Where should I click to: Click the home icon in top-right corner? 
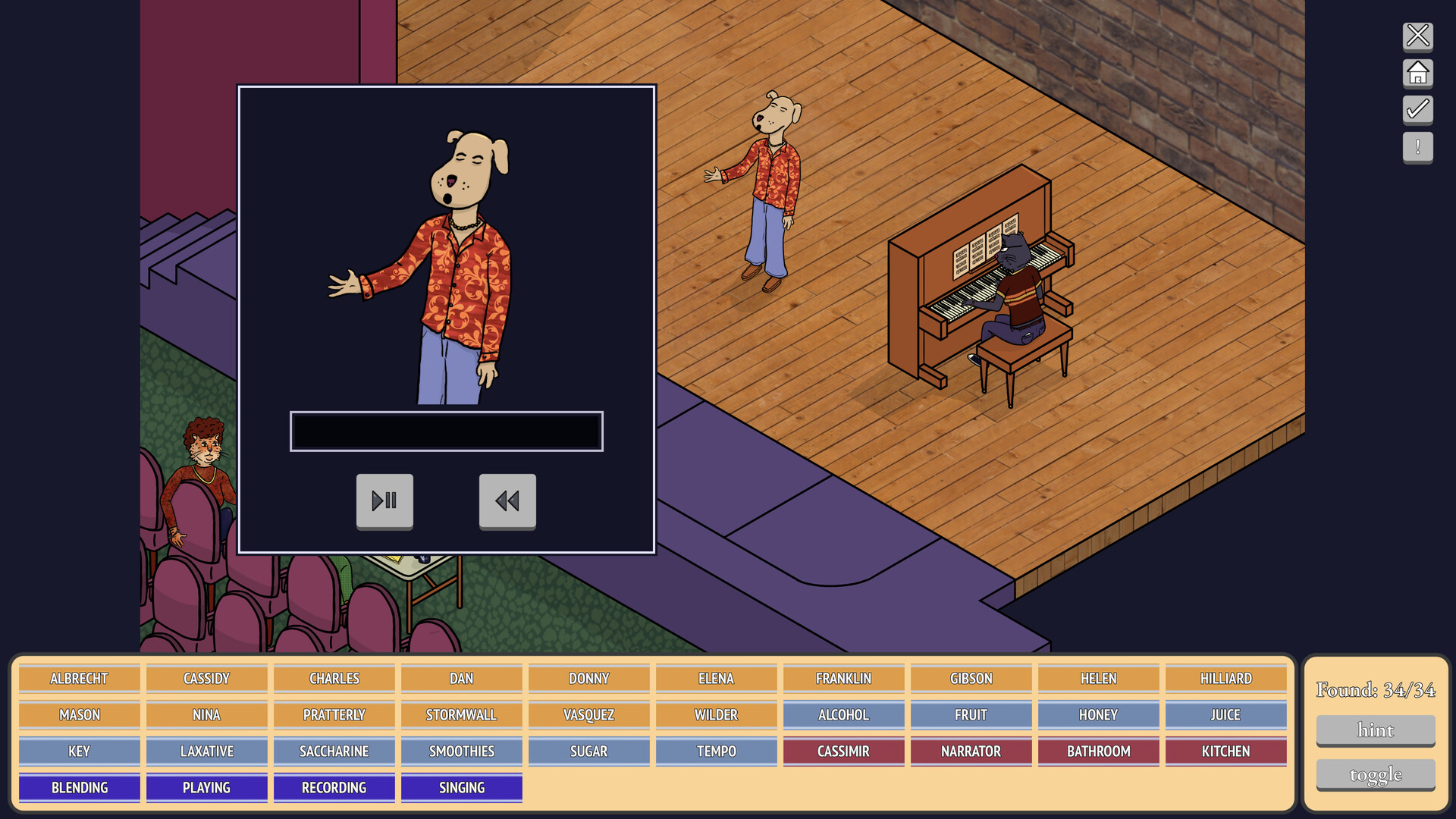coord(1417,74)
